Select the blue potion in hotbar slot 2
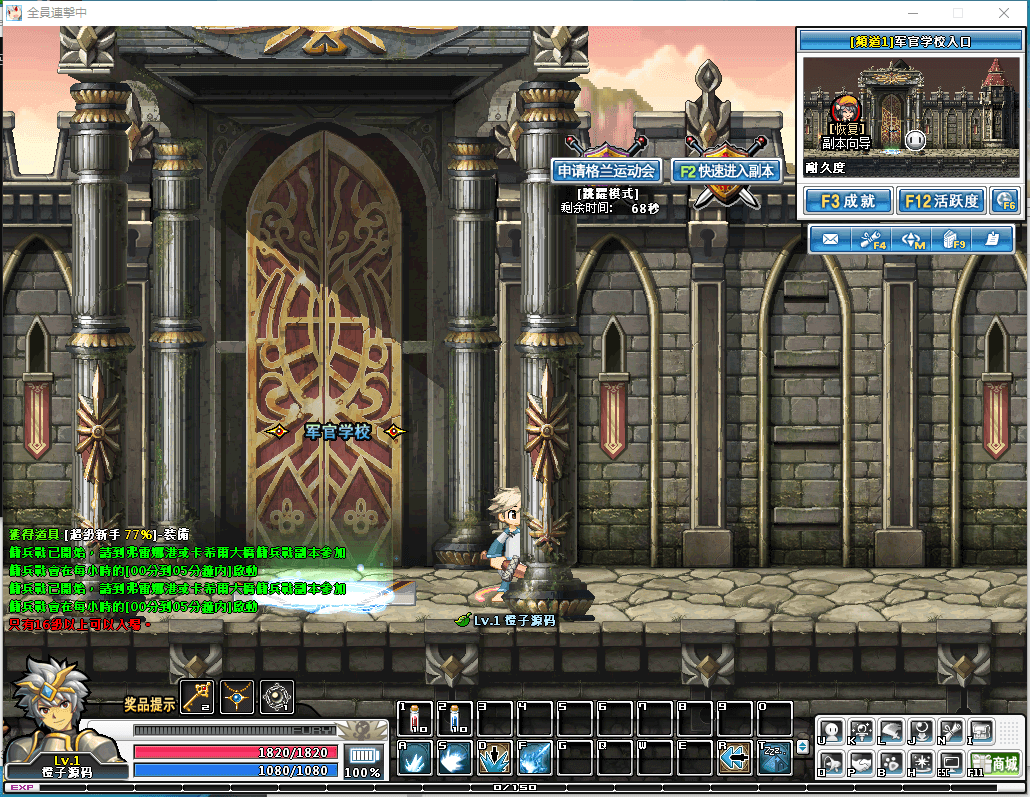Image resolution: width=1030 pixels, height=797 pixels. [x=455, y=719]
